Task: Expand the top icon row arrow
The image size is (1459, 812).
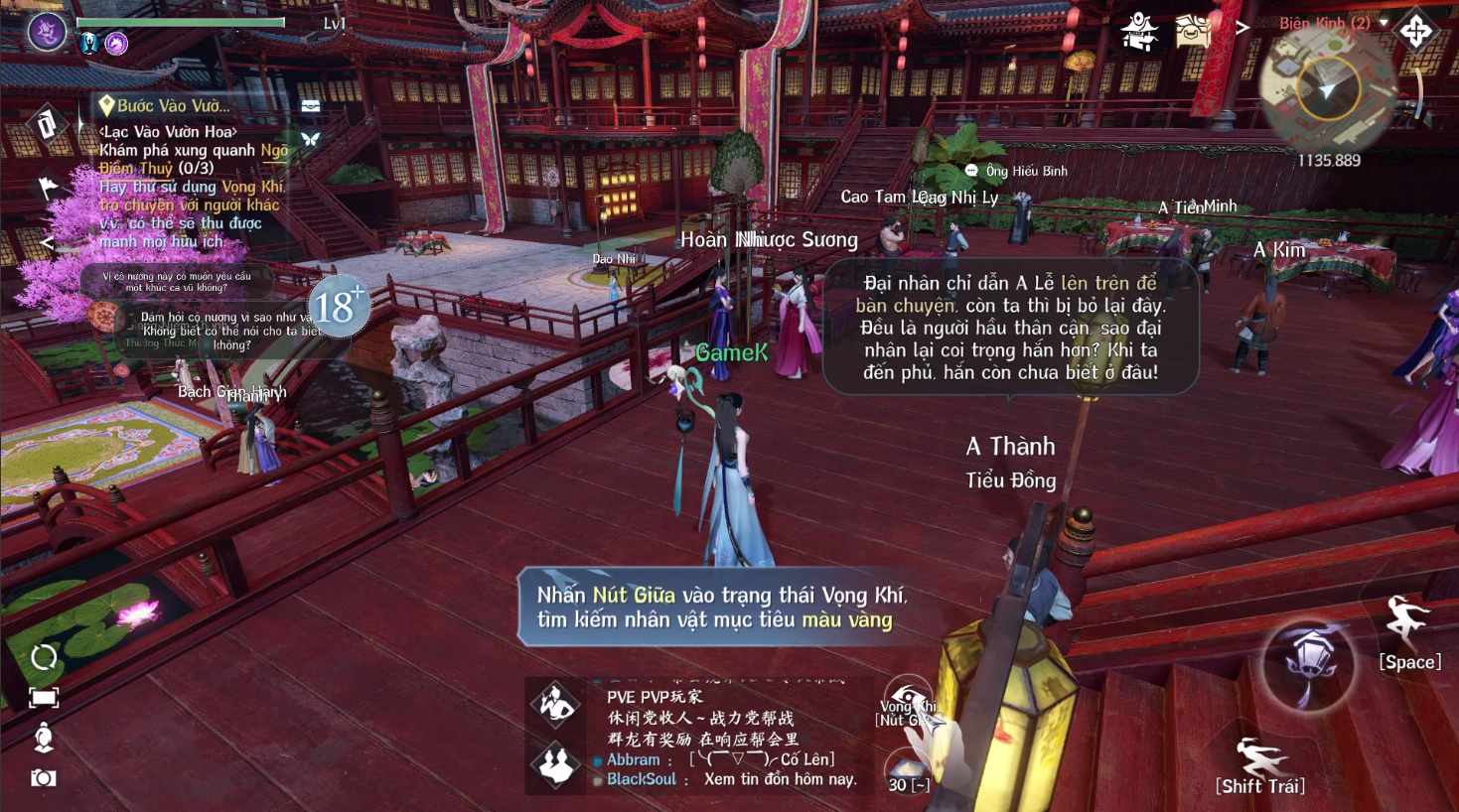Action: (1241, 28)
